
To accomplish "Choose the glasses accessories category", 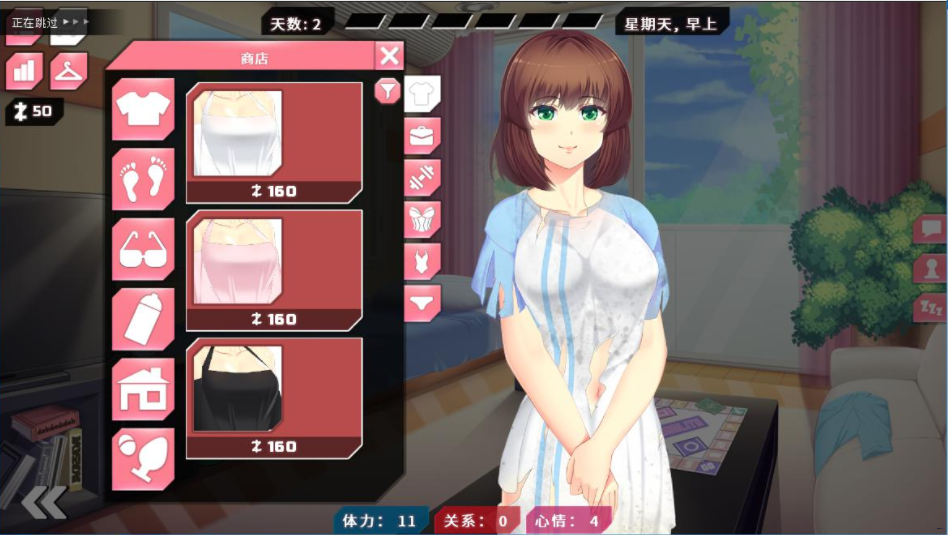I will 143,249.
